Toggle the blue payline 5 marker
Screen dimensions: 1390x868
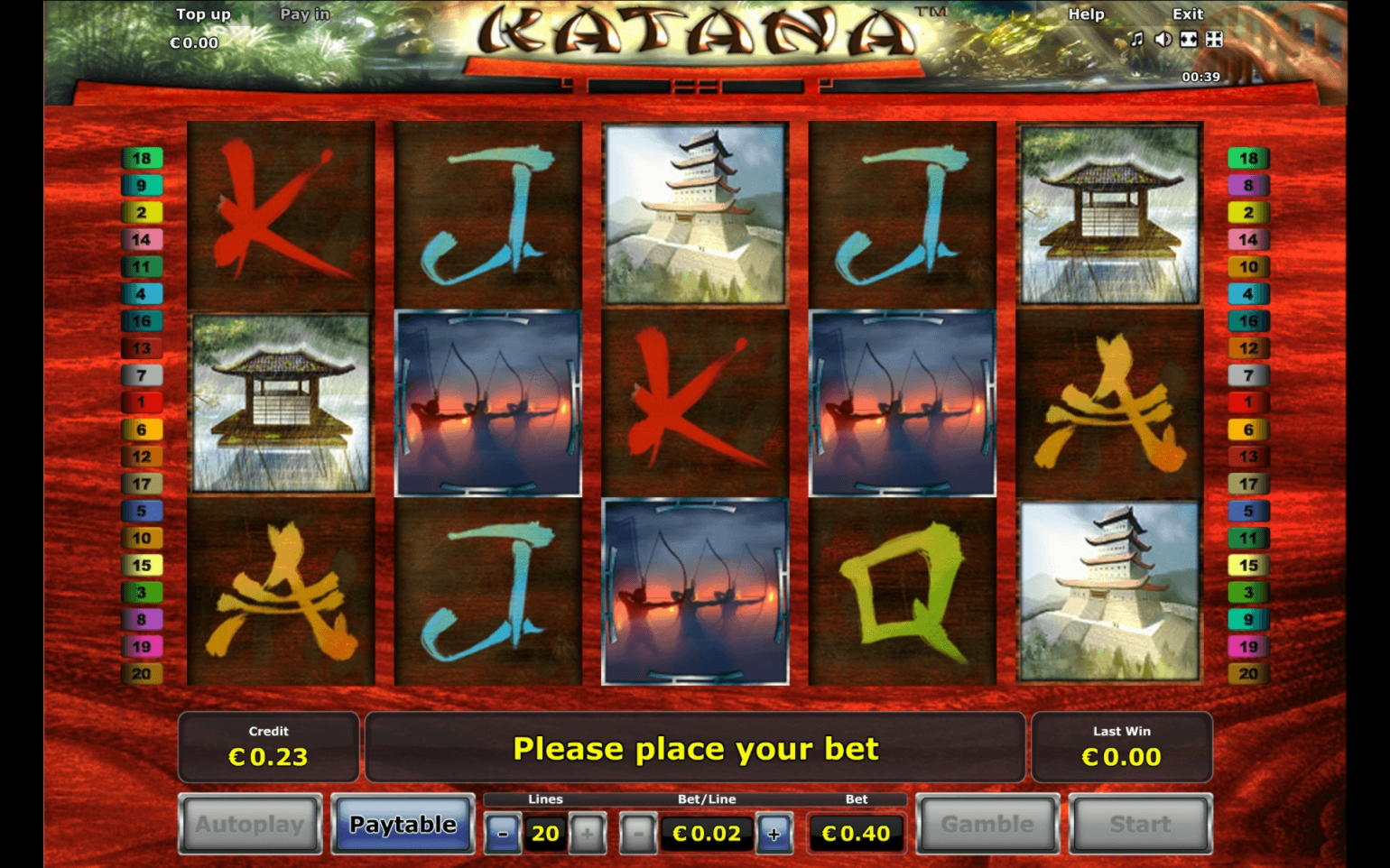[x=143, y=511]
